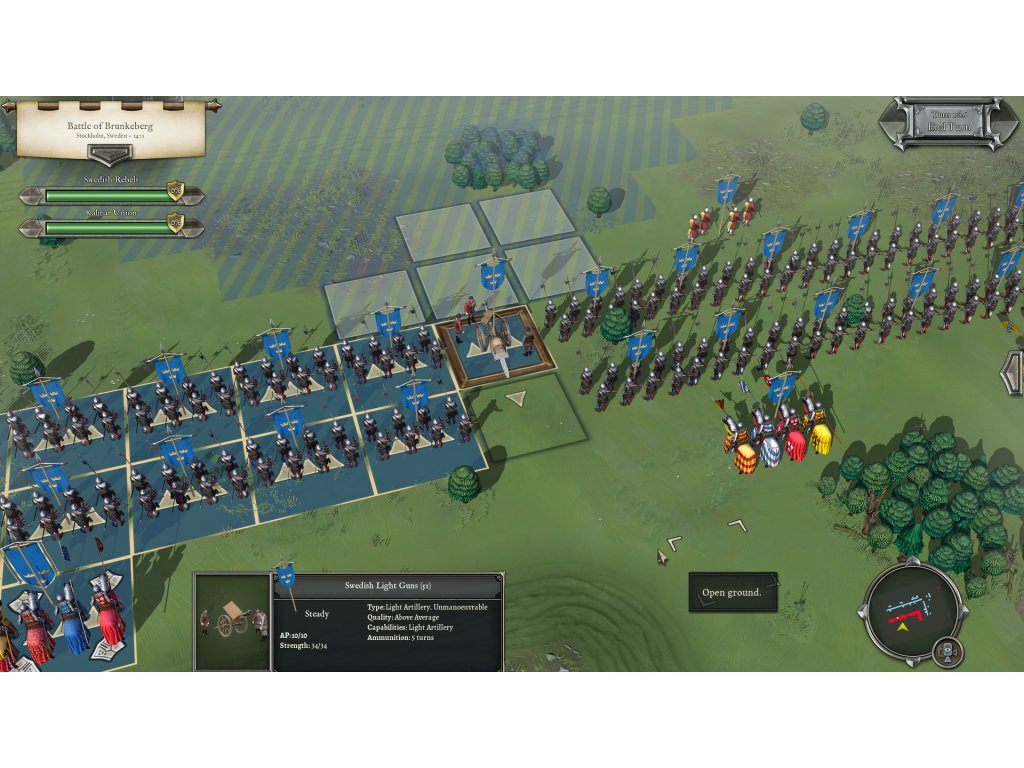Toggle the small button beside the minimap
The image size is (1024, 768).
pos(947,653)
